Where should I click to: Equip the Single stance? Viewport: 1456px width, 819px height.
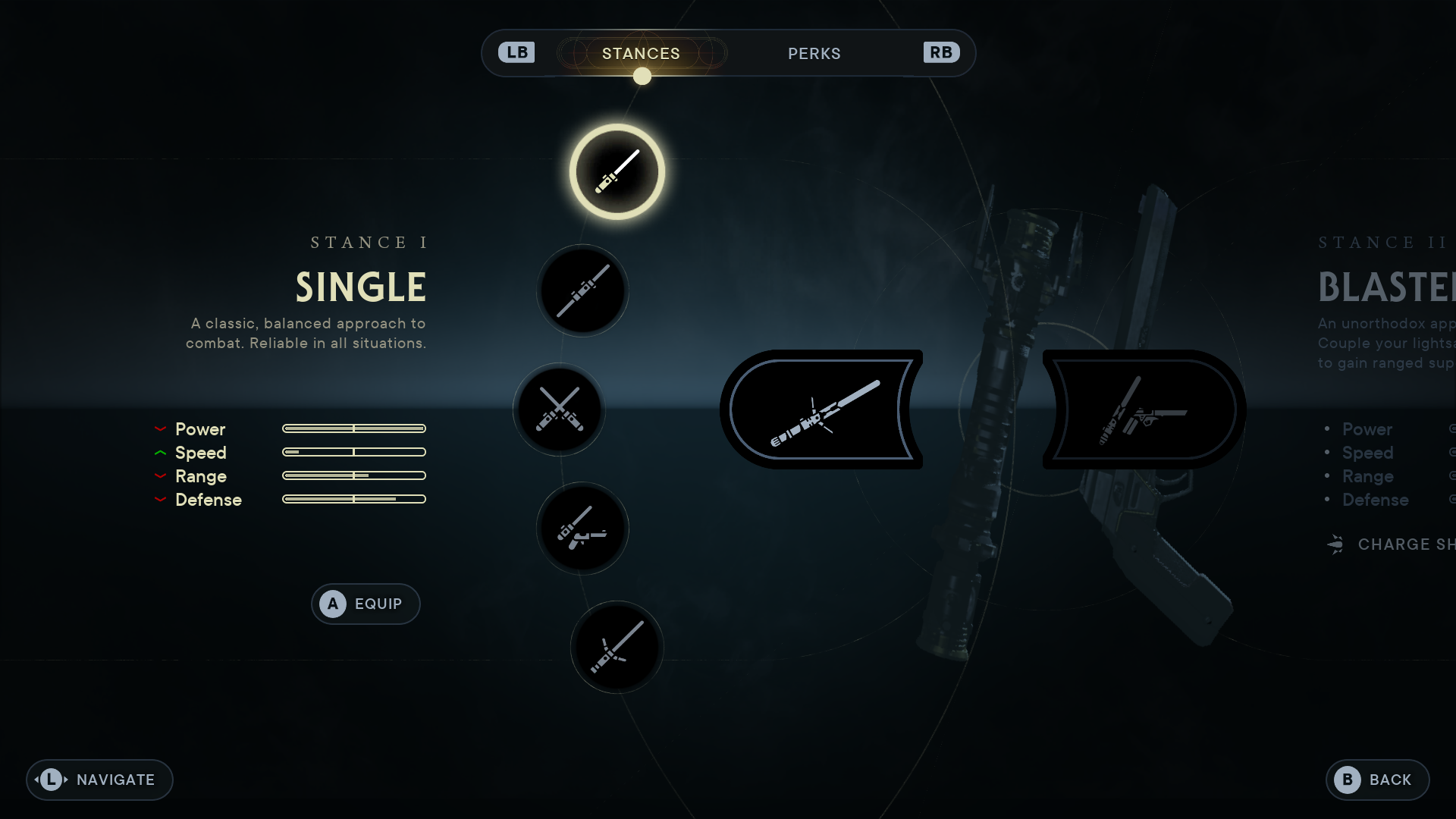point(366,604)
